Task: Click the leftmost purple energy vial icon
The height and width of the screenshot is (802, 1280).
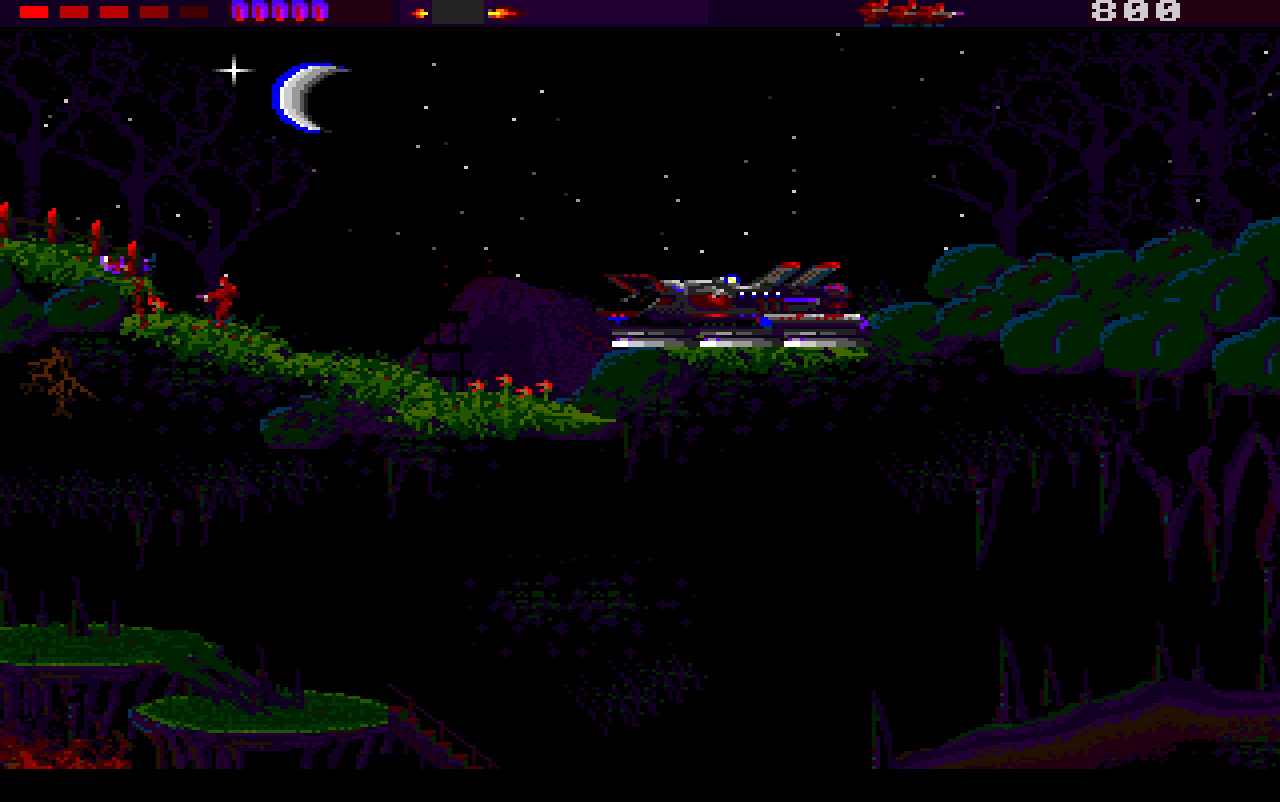Action: tap(239, 12)
